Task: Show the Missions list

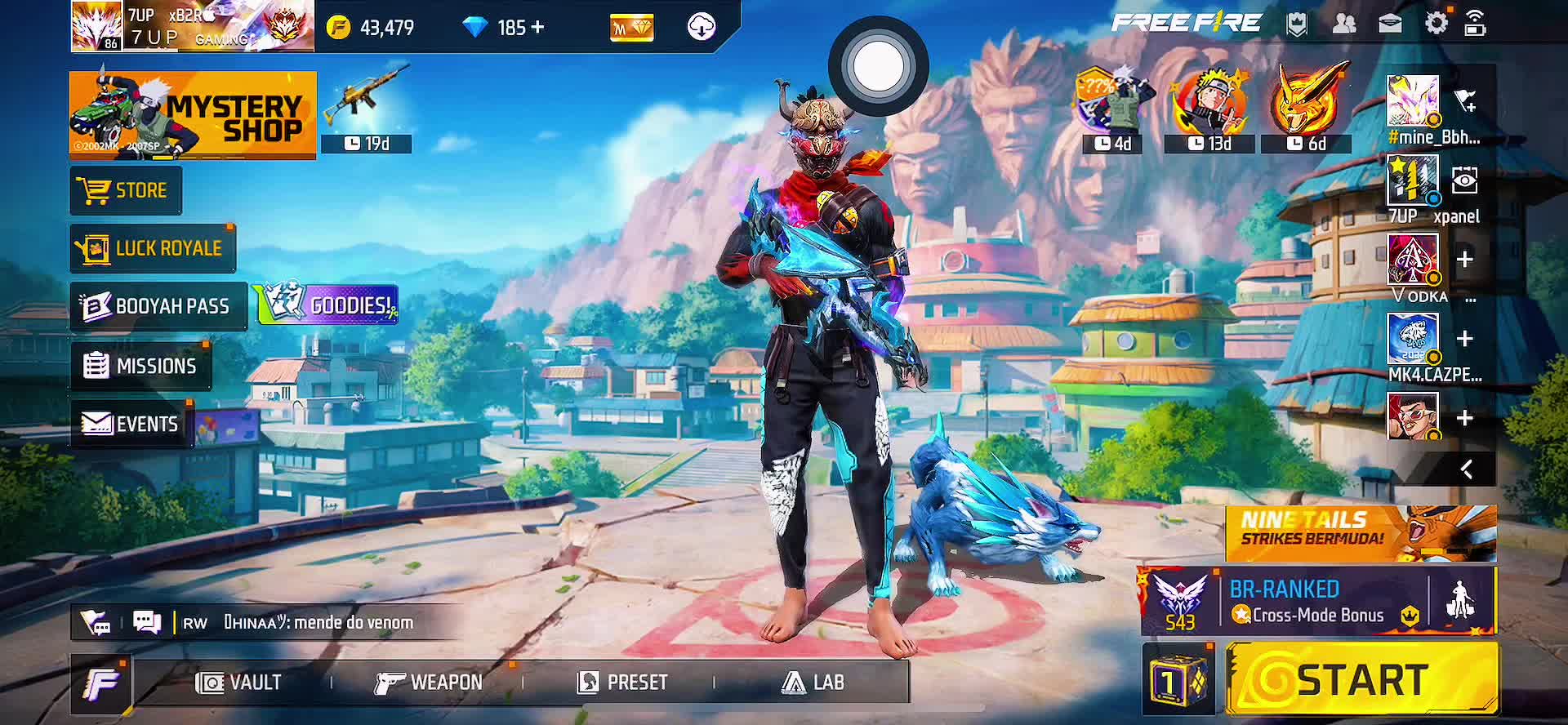Action: (x=141, y=366)
